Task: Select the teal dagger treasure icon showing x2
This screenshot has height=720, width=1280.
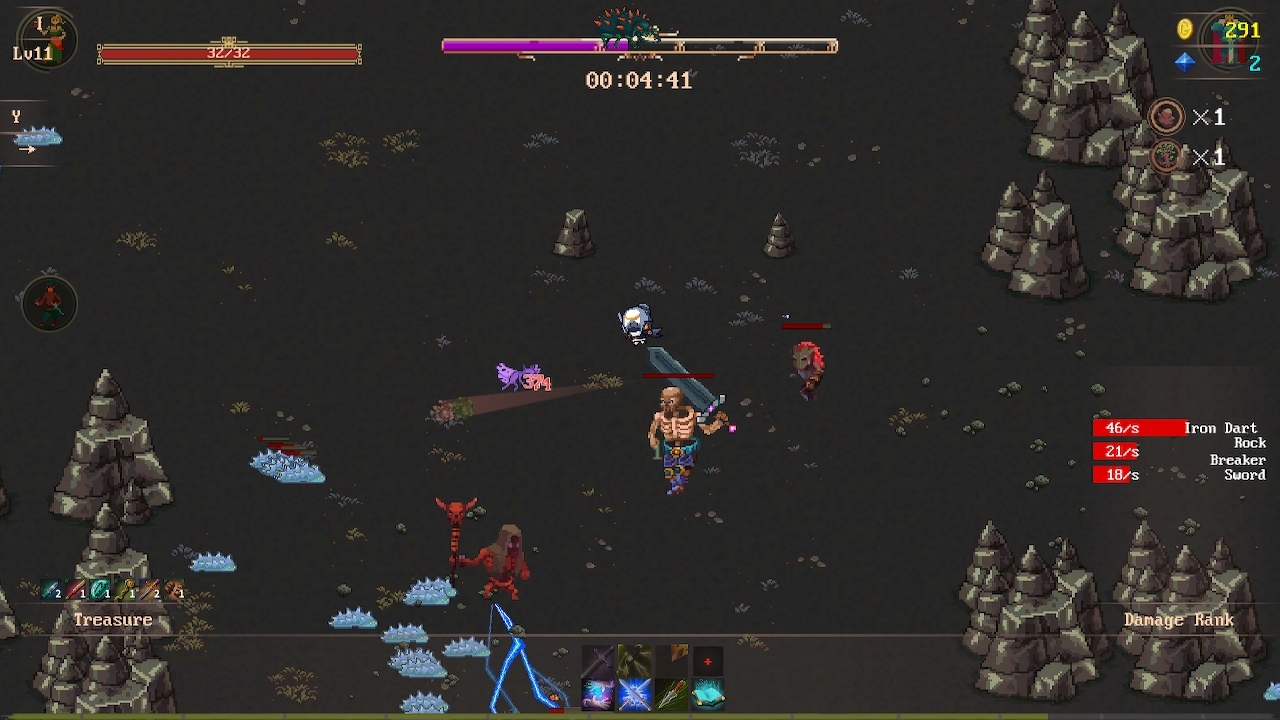Action: [x=48, y=590]
